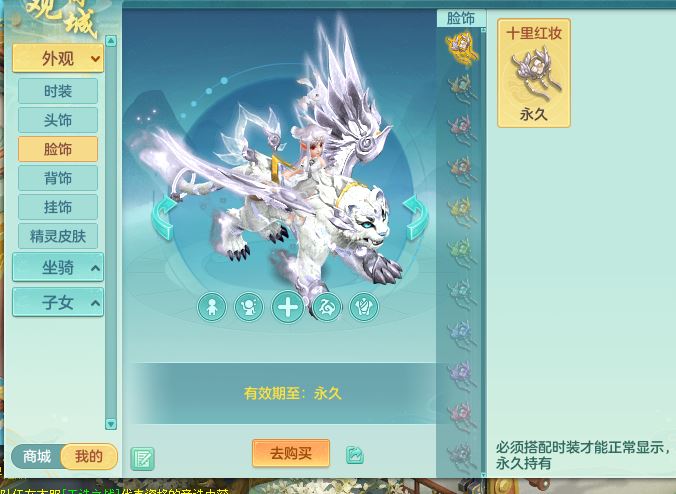Expand the 子女 children section
676x494 pixels.
coord(58,302)
